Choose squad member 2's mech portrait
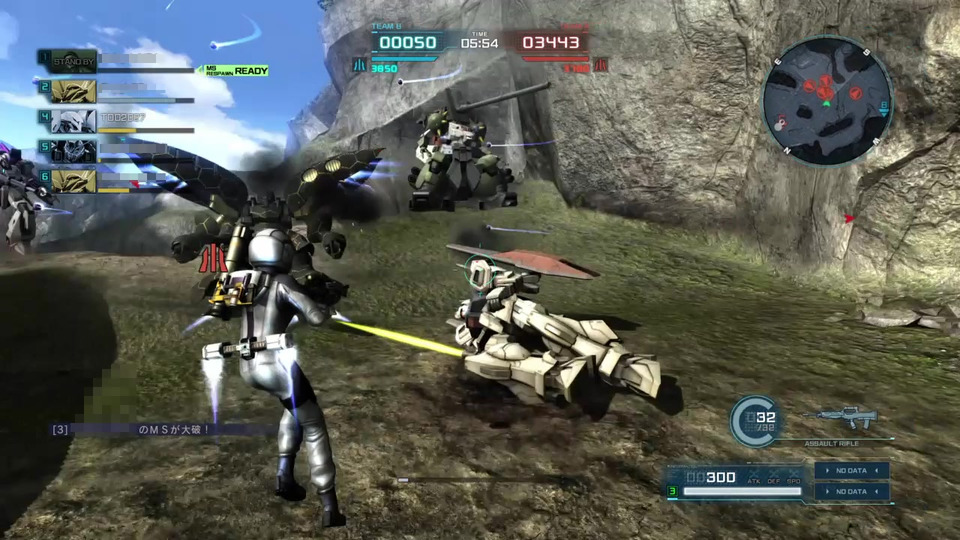The height and width of the screenshot is (540, 960). (73, 91)
